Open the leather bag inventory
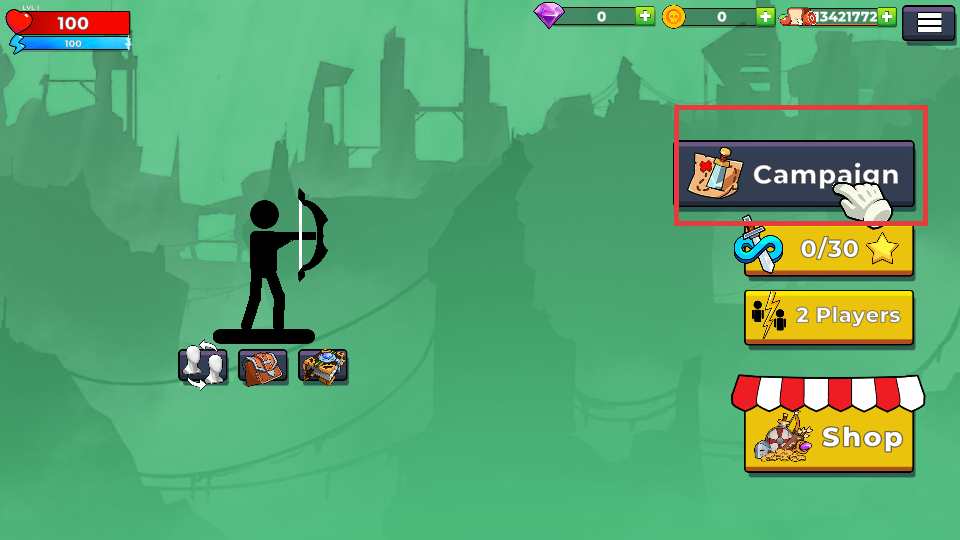This screenshot has width=960, height=540. (263, 366)
